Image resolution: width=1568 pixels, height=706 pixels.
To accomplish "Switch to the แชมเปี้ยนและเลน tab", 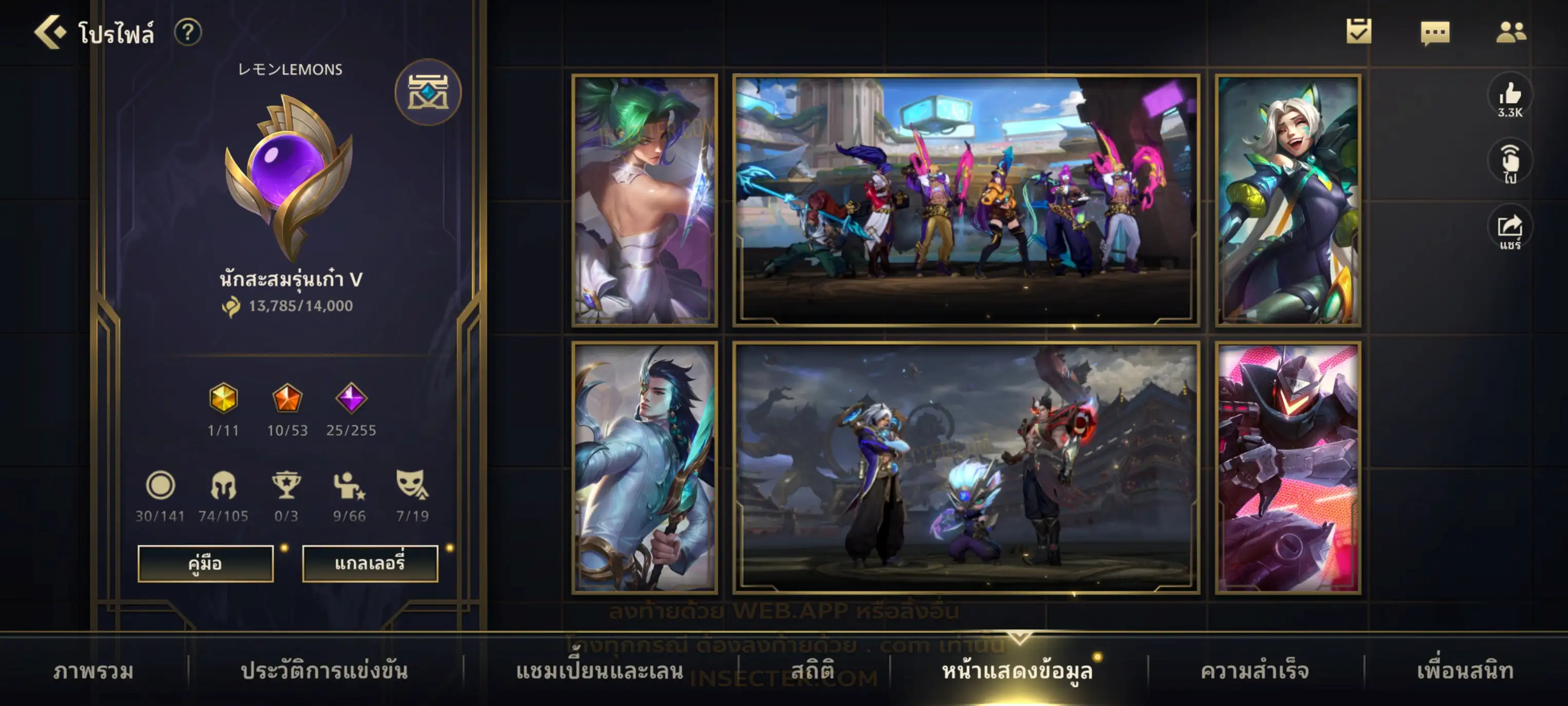I will [599, 671].
